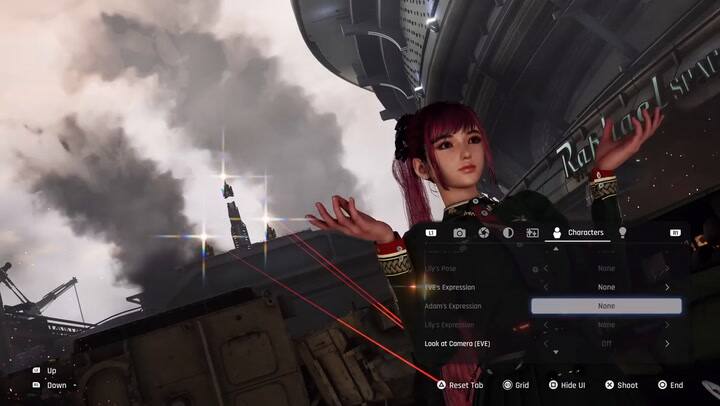Select the Characters tab
Screen dimensions: 720x406
point(577,233)
